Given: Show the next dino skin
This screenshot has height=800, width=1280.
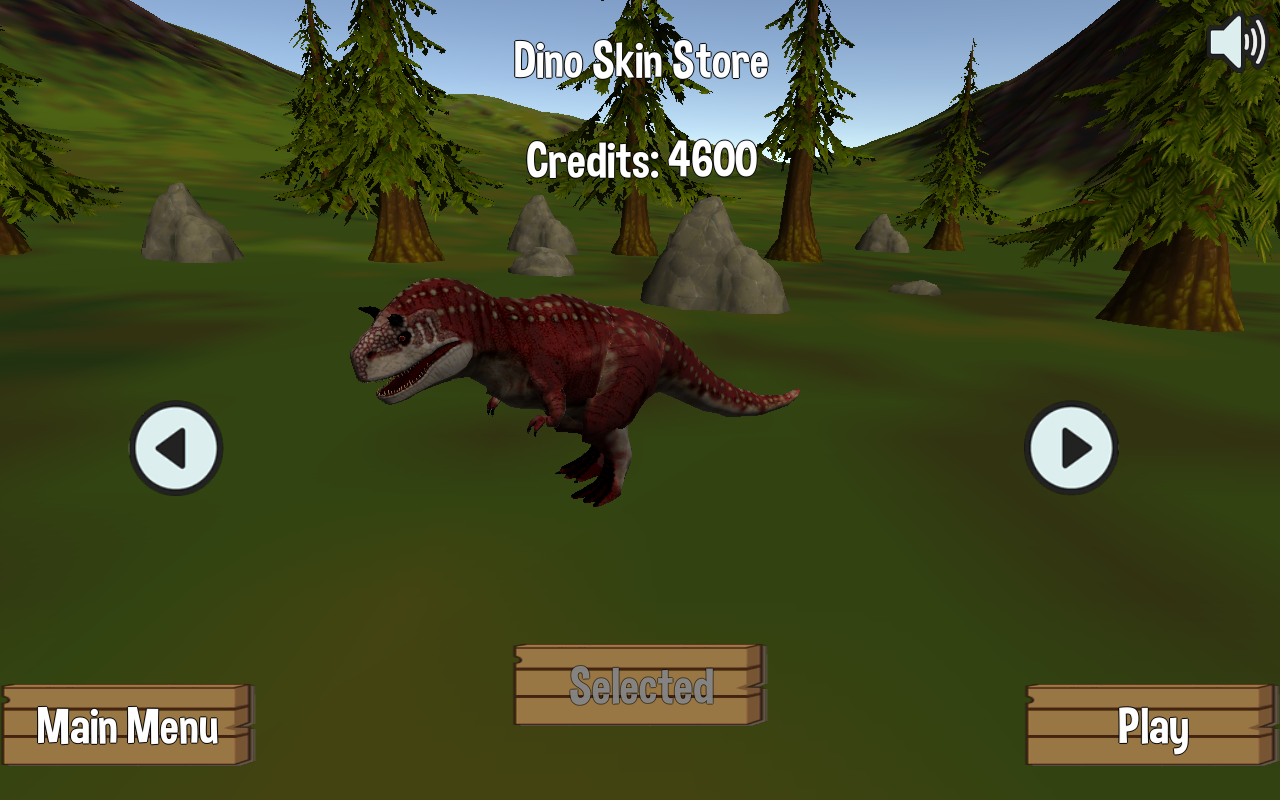Looking at the screenshot, I should 1071,448.
